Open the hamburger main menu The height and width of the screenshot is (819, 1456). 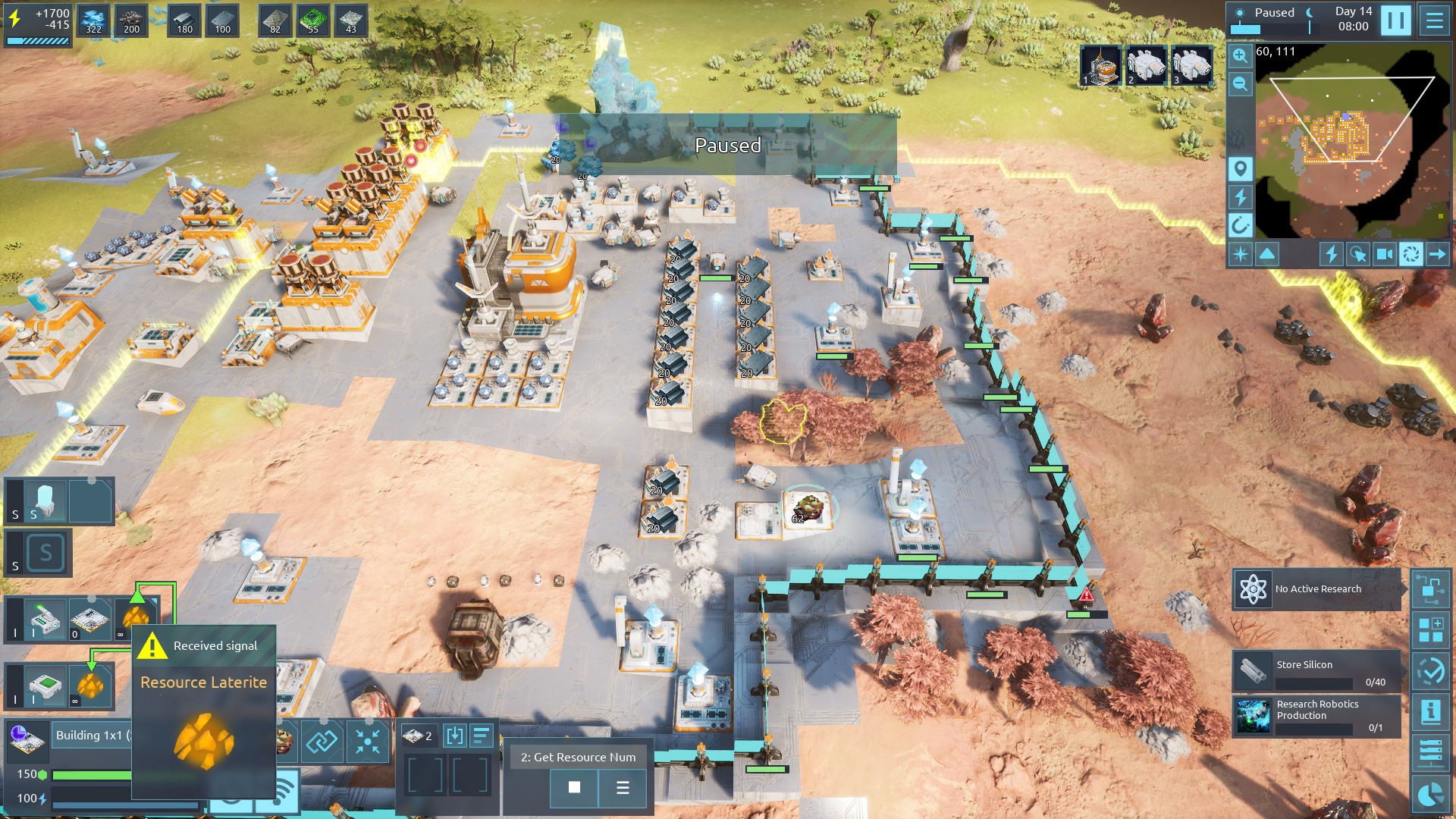(1434, 20)
